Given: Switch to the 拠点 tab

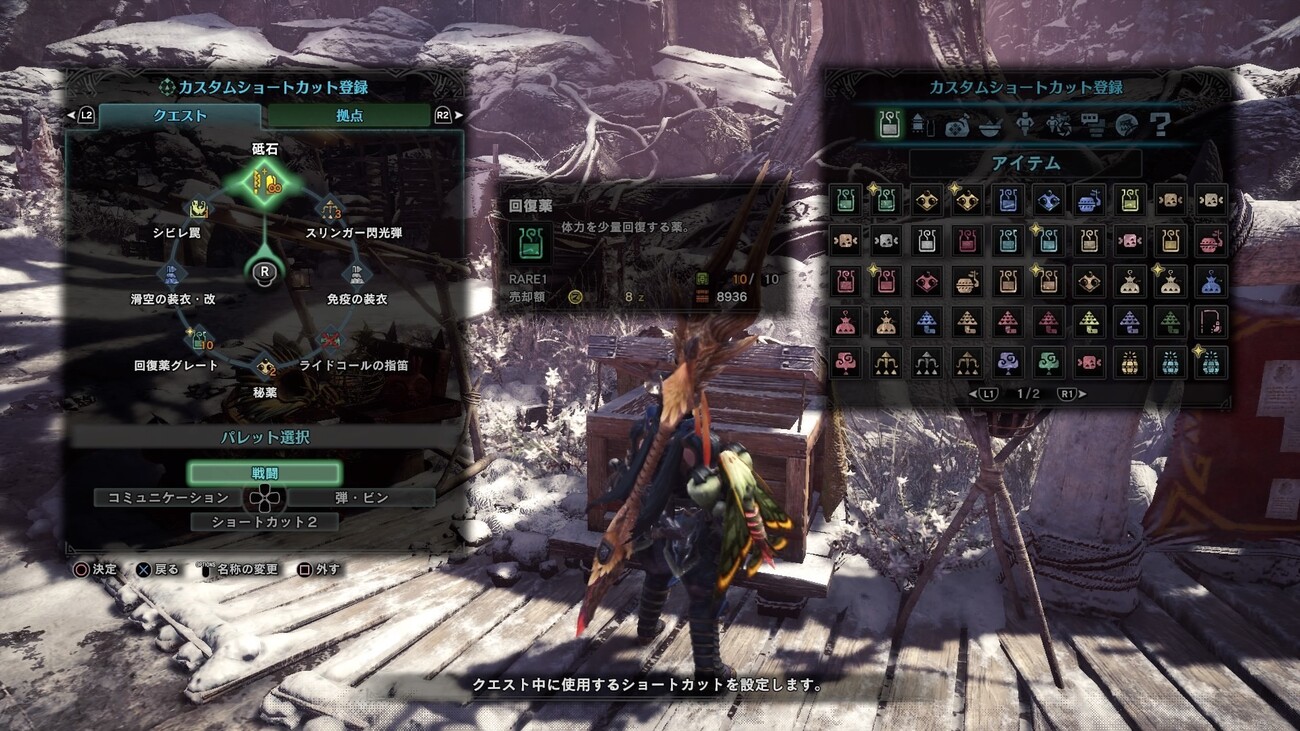Looking at the screenshot, I should (349, 116).
